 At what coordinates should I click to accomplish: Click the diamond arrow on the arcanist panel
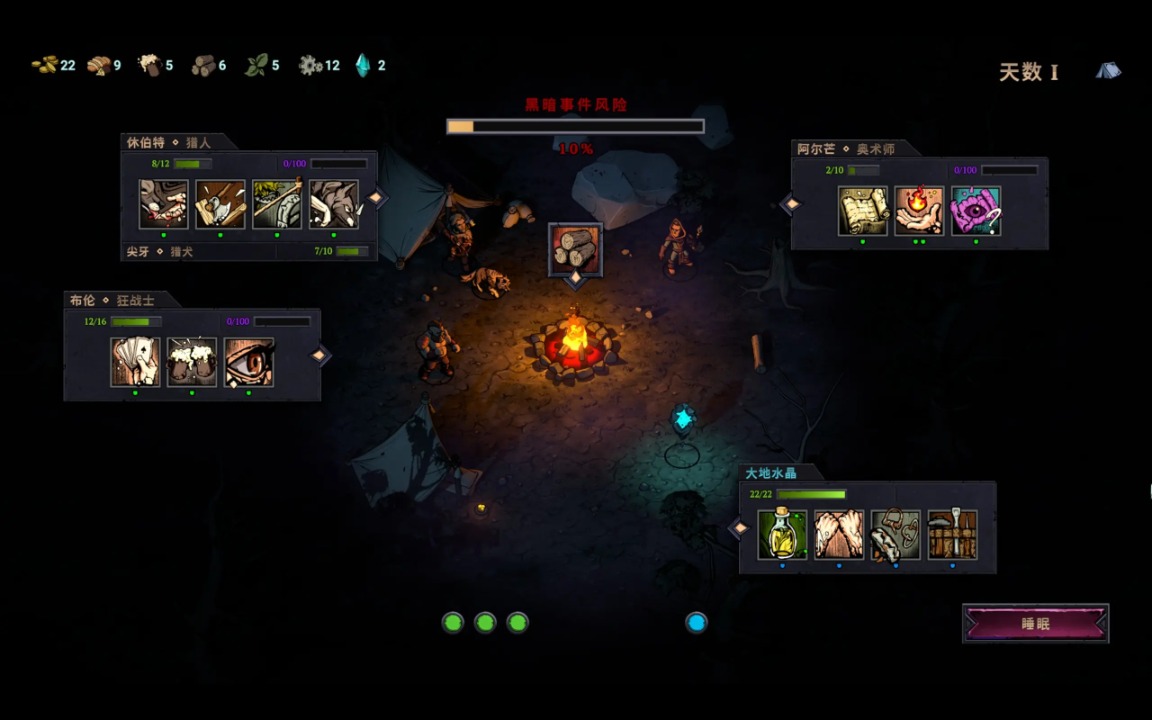point(791,204)
